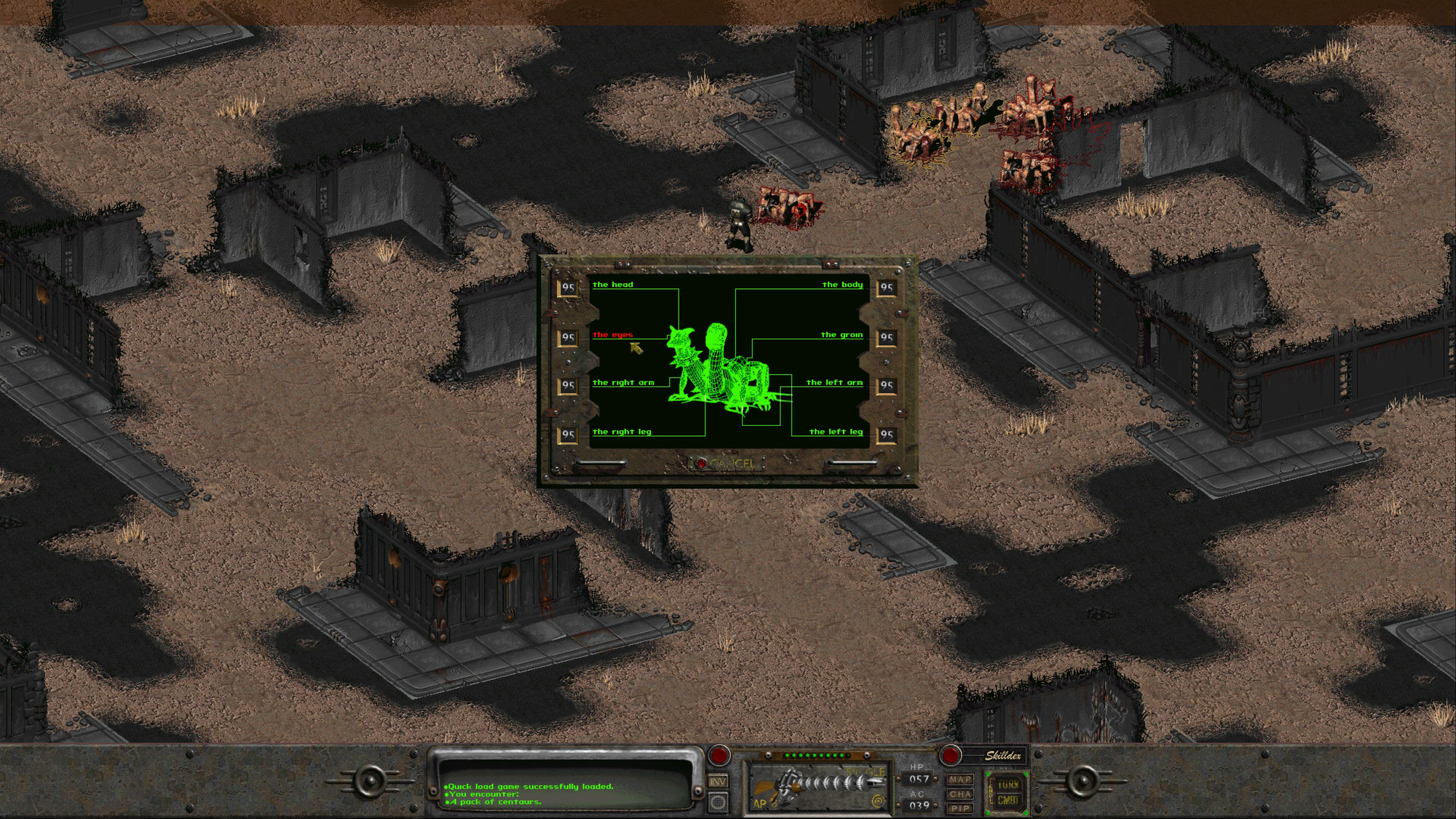Open game options using the grid icon below INV
Screen dimensions: 1456x819
(718, 801)
